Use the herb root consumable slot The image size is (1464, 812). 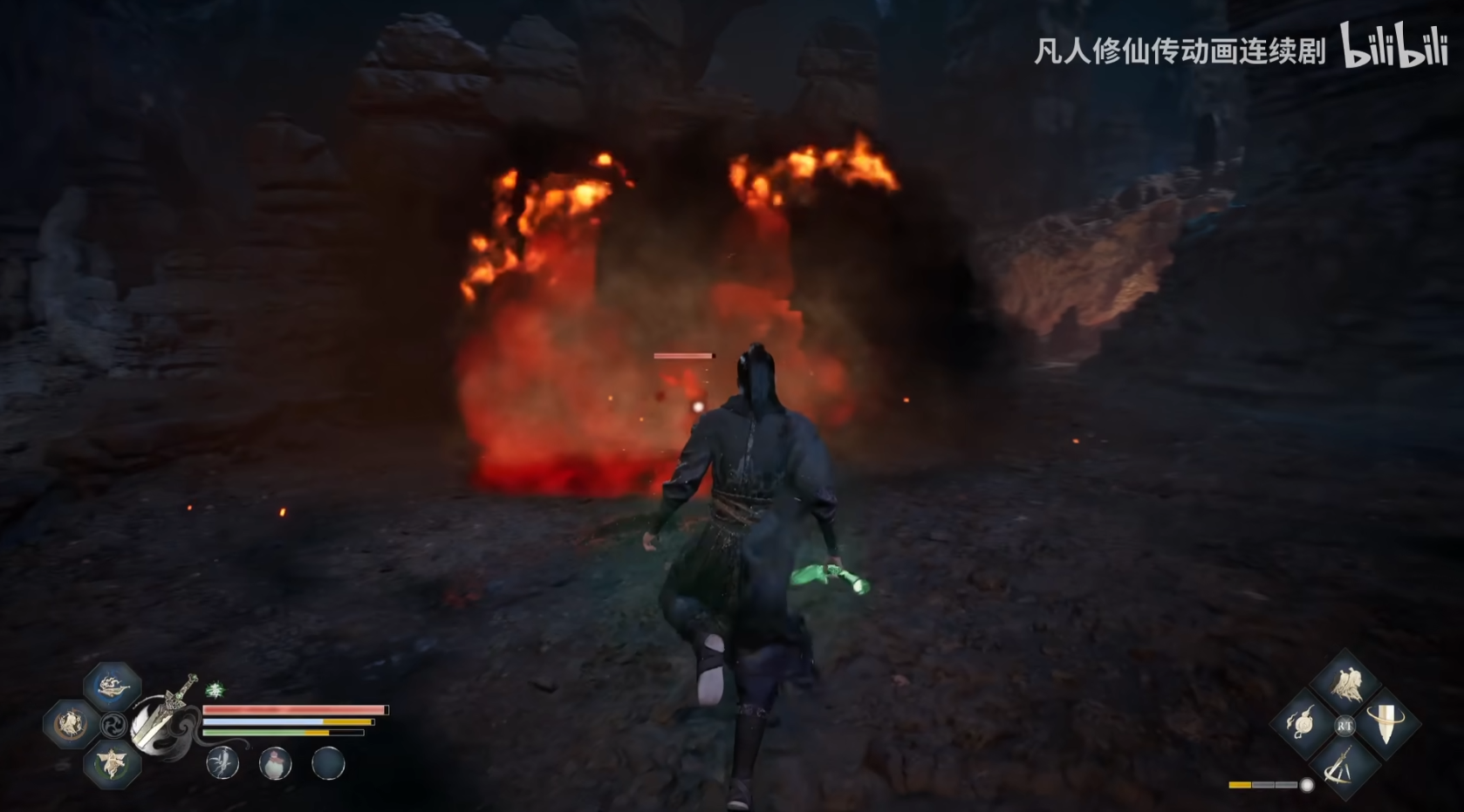pos(223,764)
